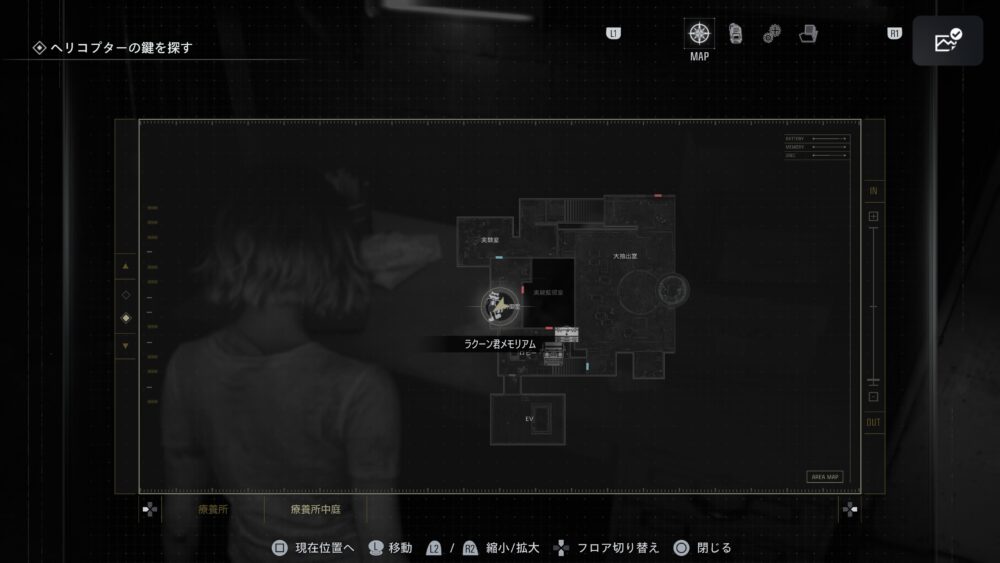This screenshot has height=563, width=1000.
Task: Open the files folder tab
Action: click(x=808, y=34)
